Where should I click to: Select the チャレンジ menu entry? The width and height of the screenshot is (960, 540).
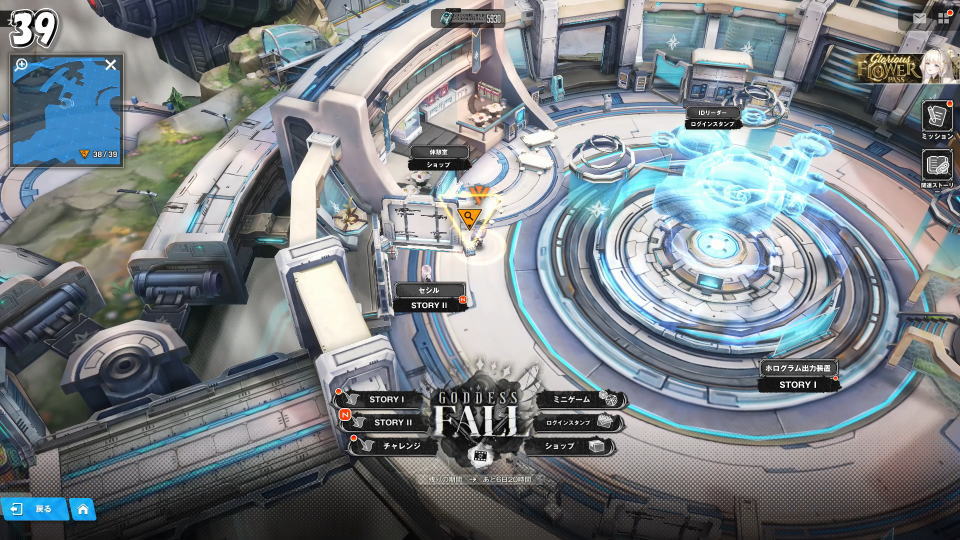(x=394, y=445)
